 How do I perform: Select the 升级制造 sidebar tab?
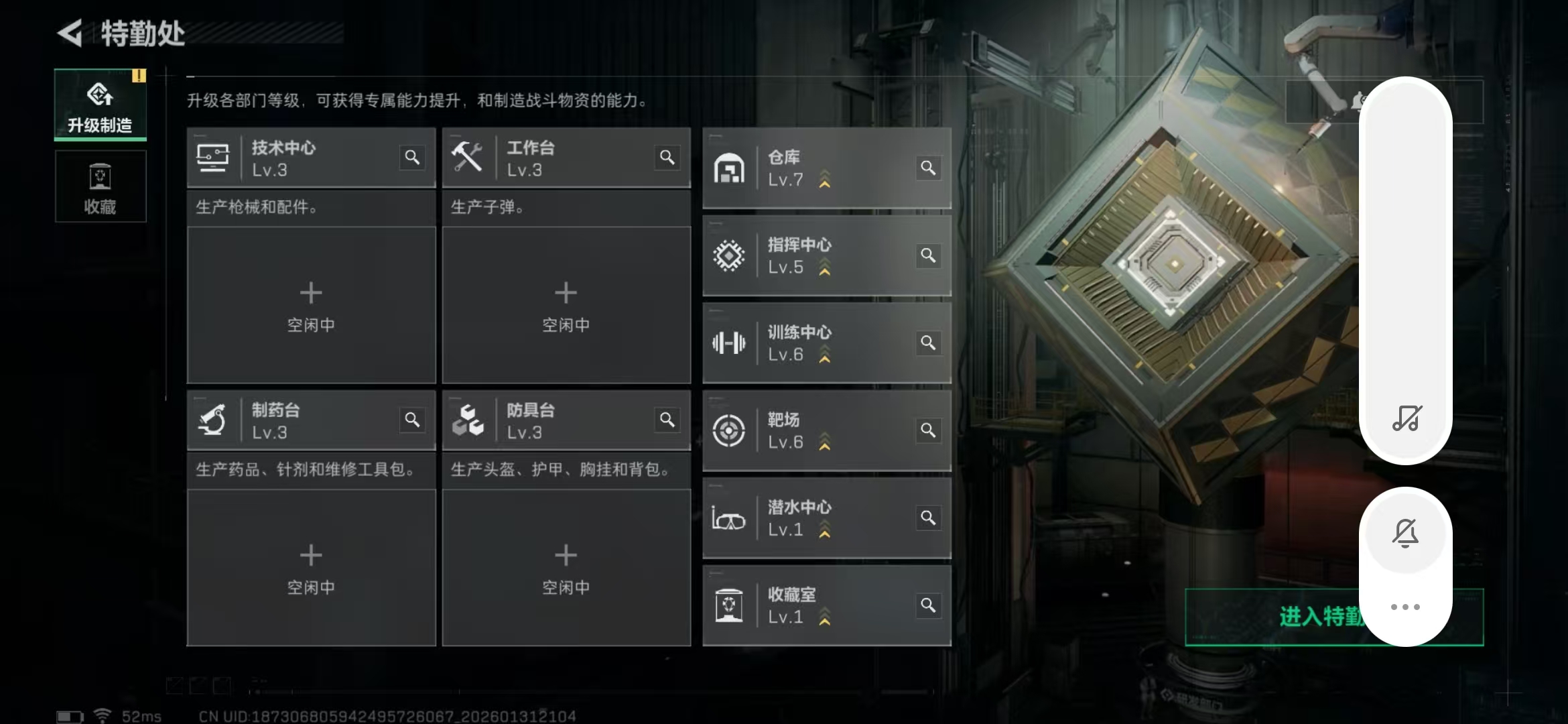point(100,105)
